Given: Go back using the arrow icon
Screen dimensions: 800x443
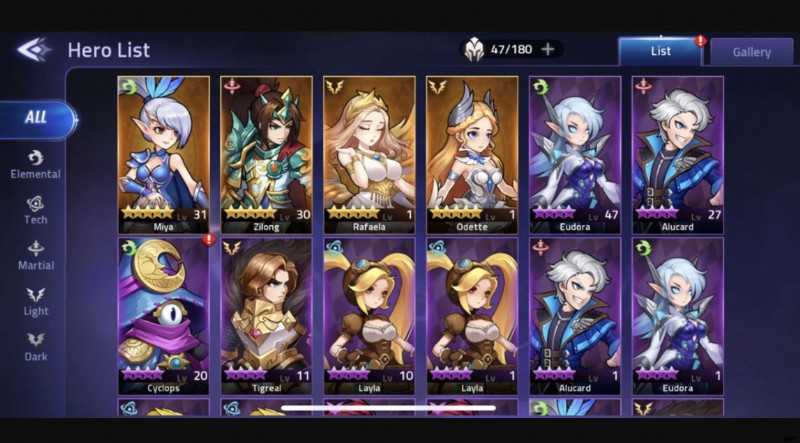Looking at the screenshot, I should (33, 50).
